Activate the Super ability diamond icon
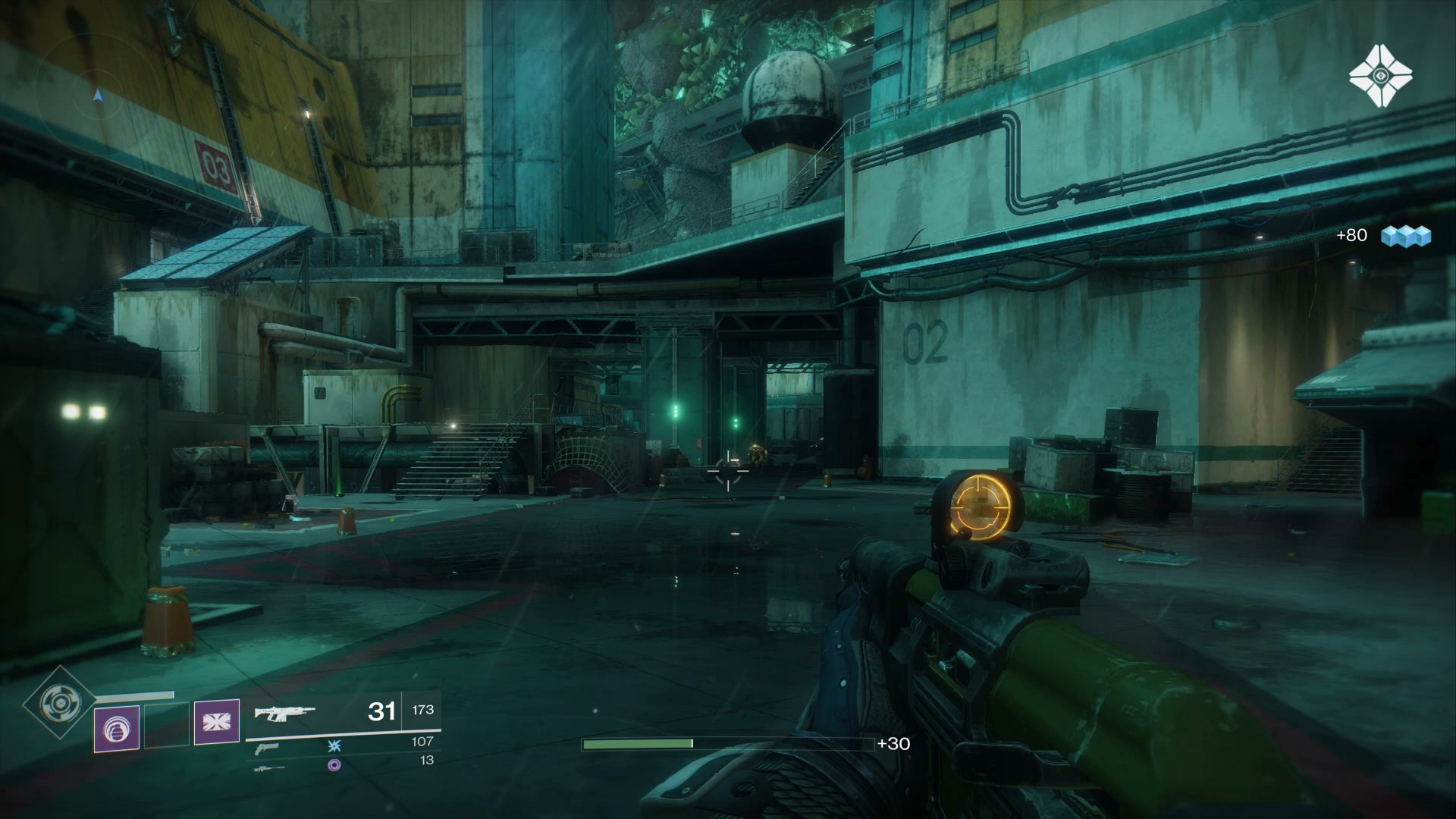Image resolution: width=1456 pixels, height=819 pixels. pyautogui.click(x=57, y=703)
